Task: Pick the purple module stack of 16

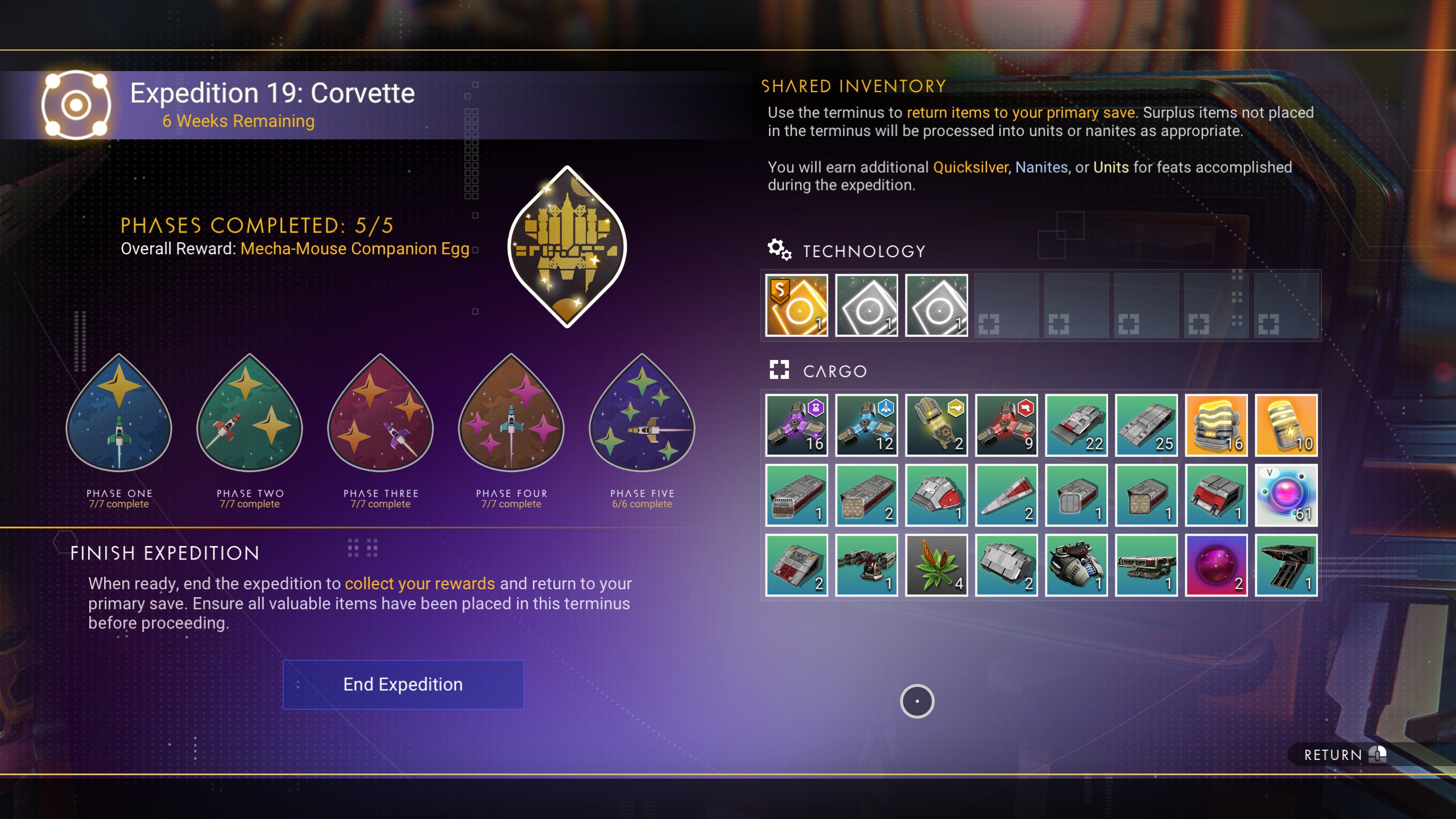Action: [796, 425]
